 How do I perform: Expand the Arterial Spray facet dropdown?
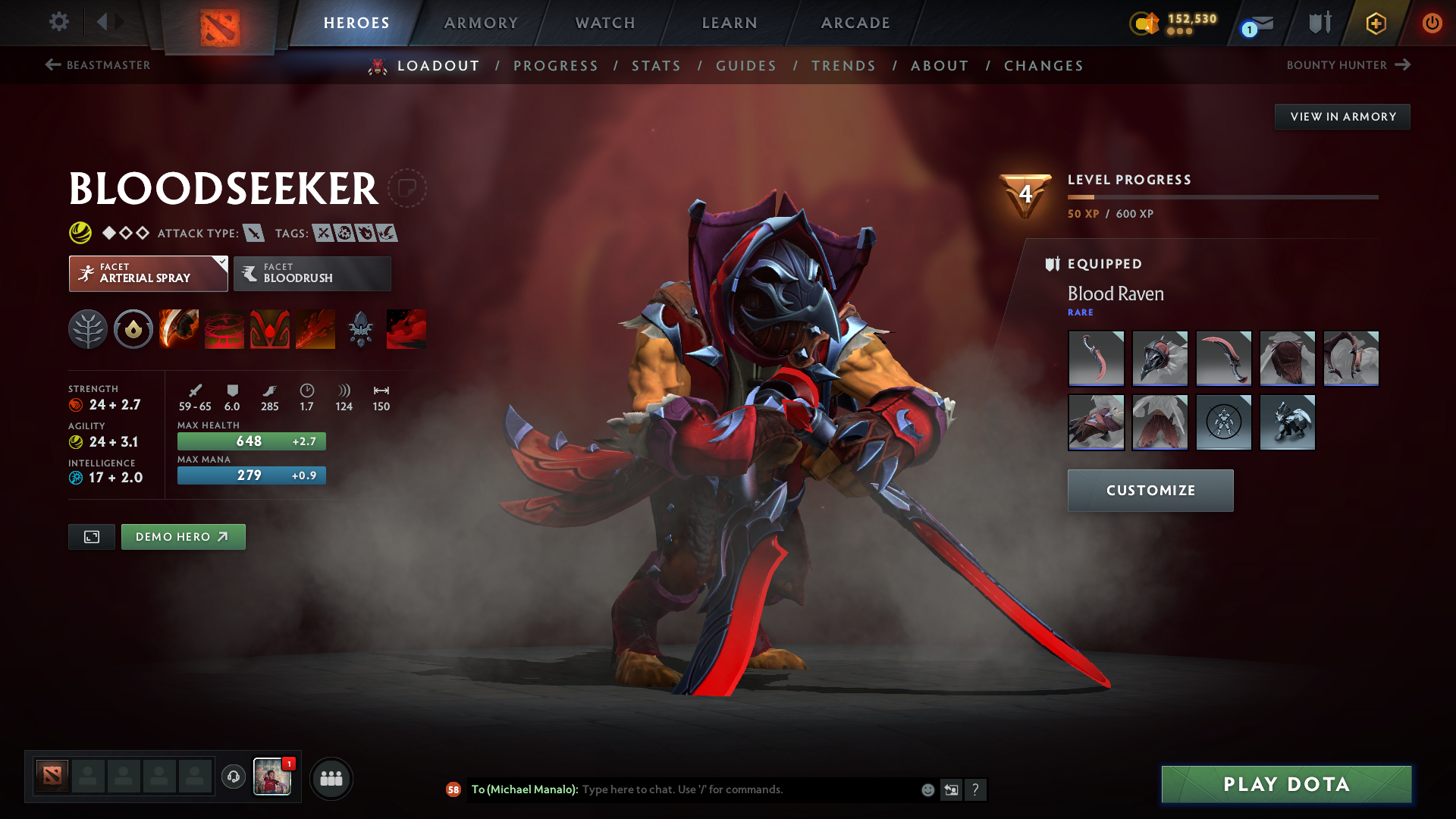coord(221,262)
